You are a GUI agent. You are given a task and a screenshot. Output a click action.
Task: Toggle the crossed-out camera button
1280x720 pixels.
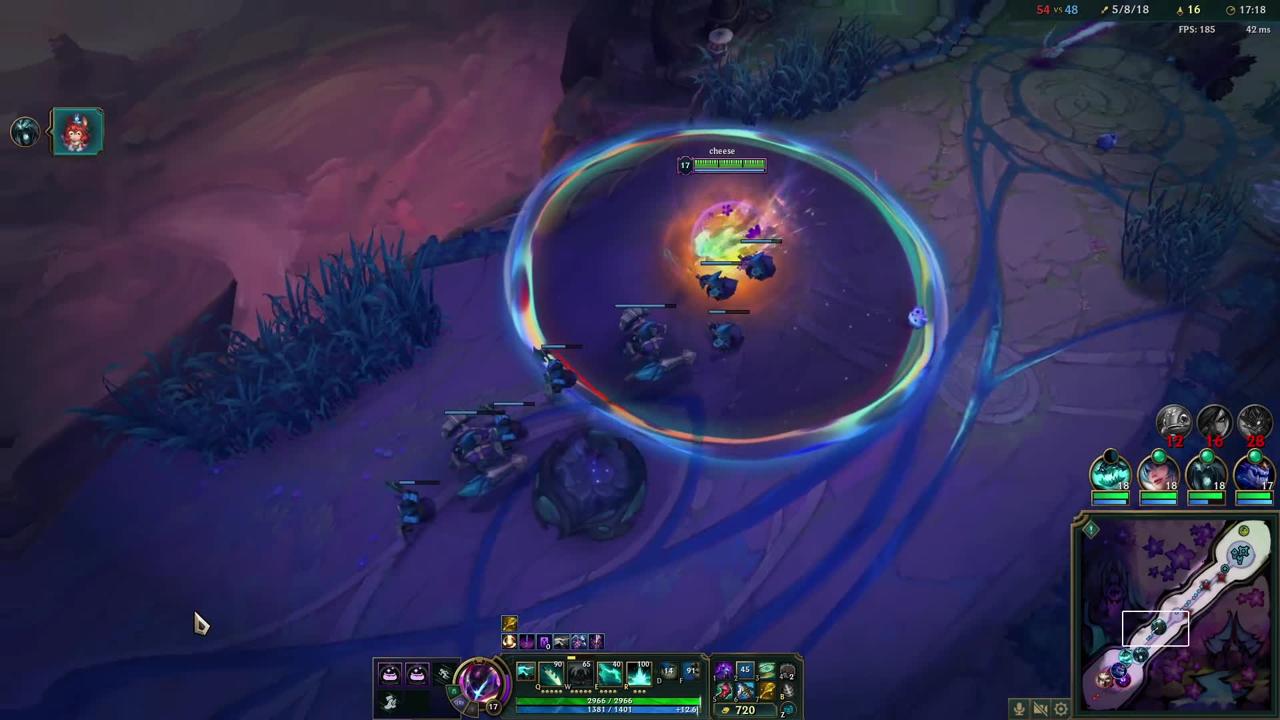coord(1040,709)
